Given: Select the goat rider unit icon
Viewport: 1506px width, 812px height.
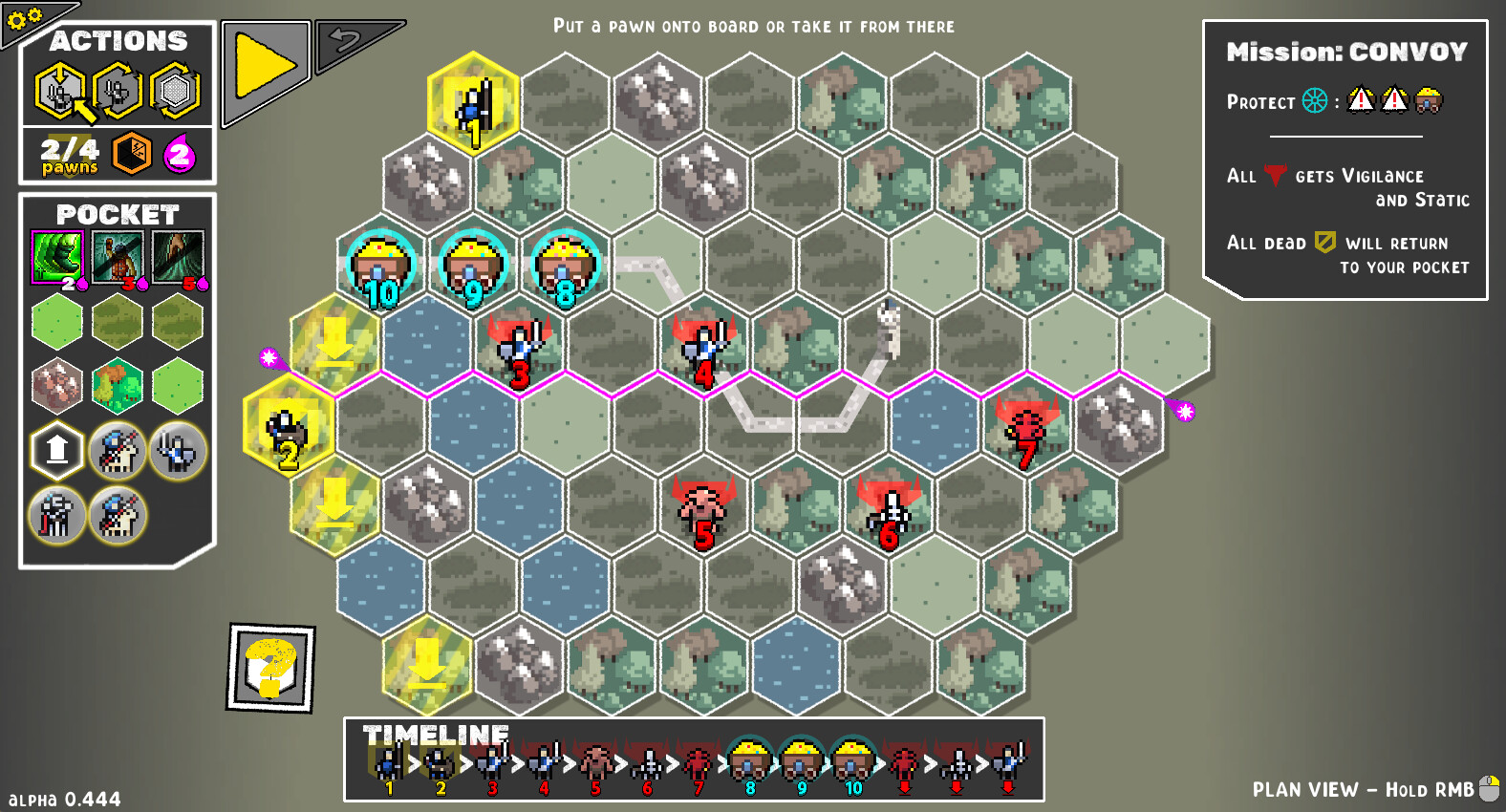Looking at the screenshot, I should [117, 514].
